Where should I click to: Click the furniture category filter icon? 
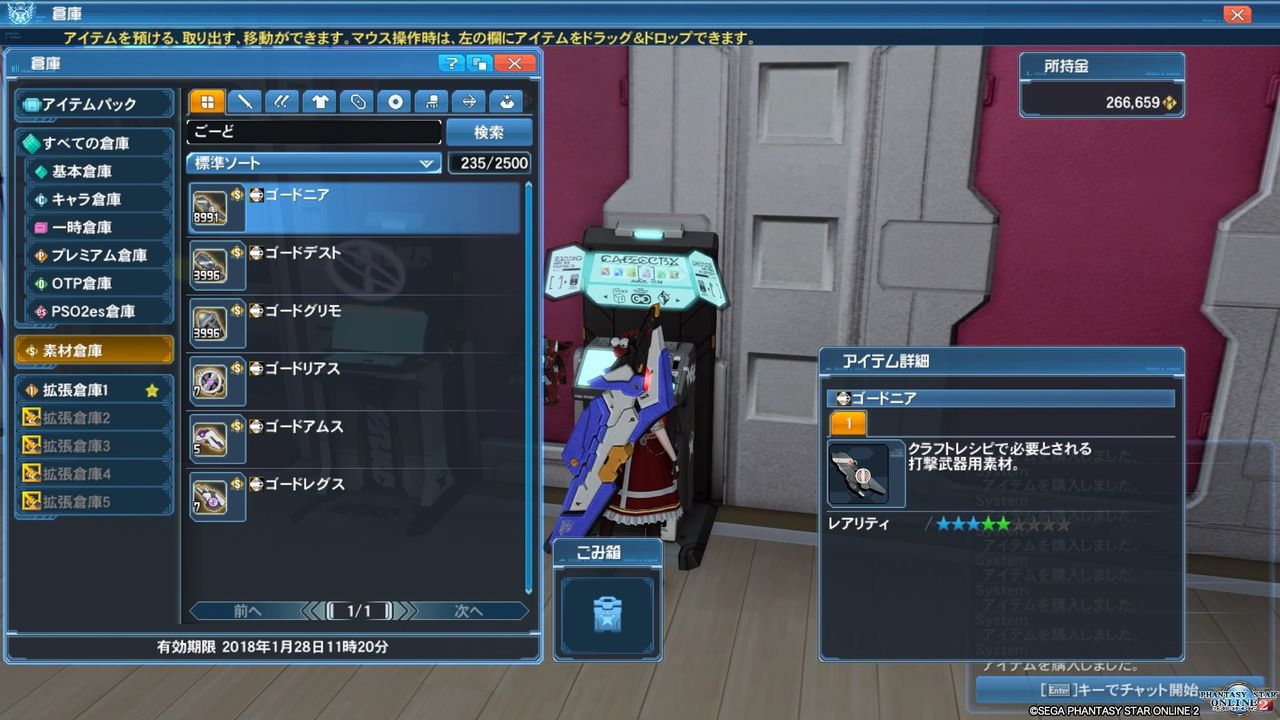pyautogui.click(x=430, y=101)
